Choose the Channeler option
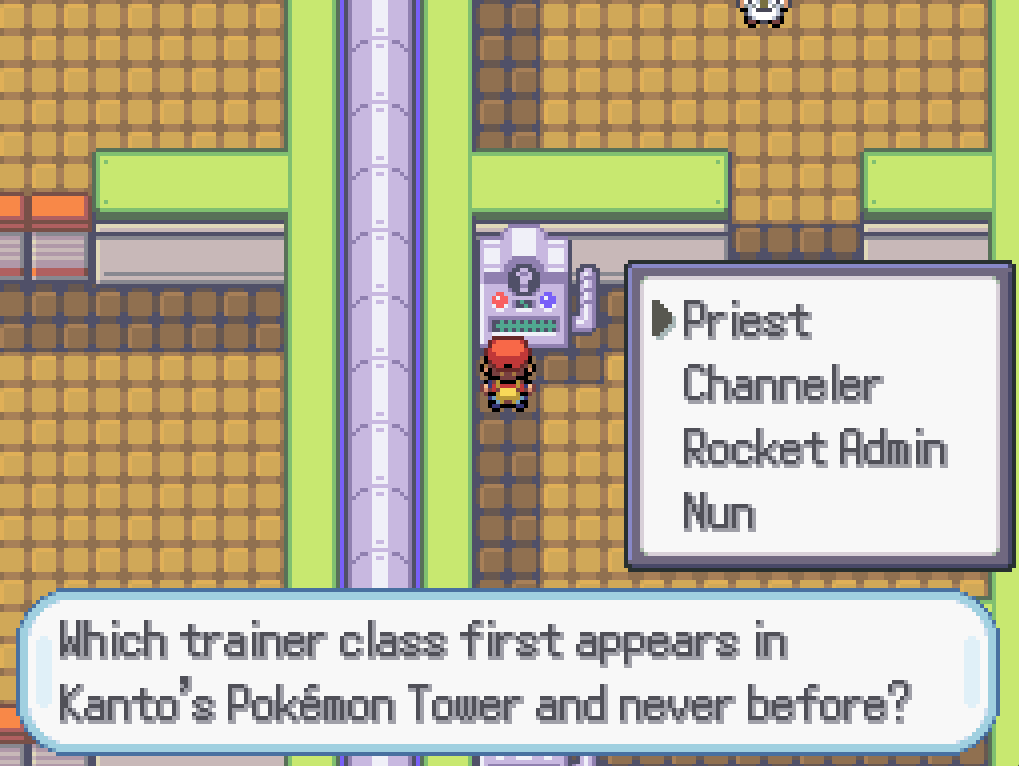Image resolution: width=1019 pixels, height=766 pixels. pyautogui.click(x=781, y=385)
